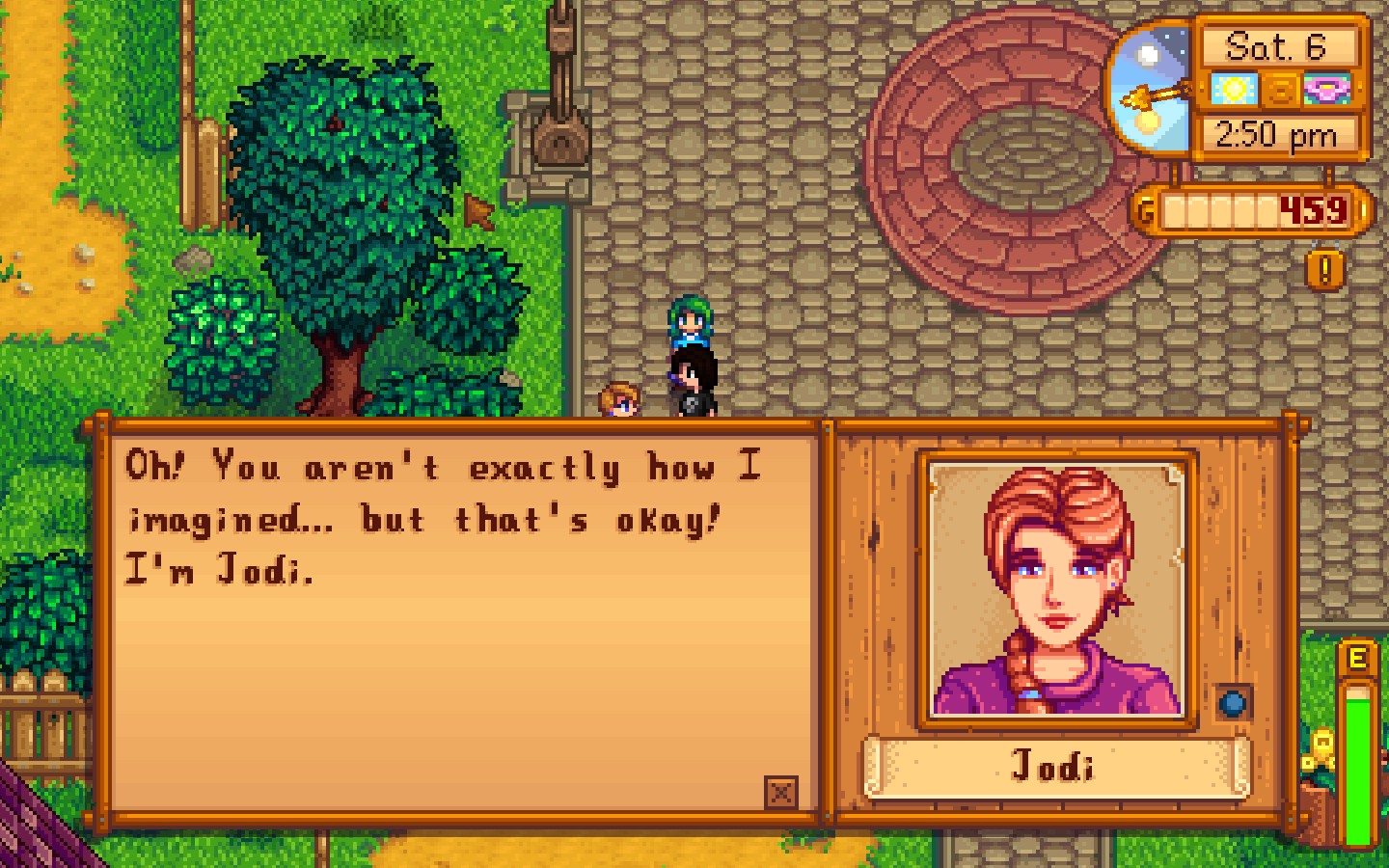Click the 2:50 pm time display
The width and height of the screenshot is (1389, 868).
[x=1276, y=134]
